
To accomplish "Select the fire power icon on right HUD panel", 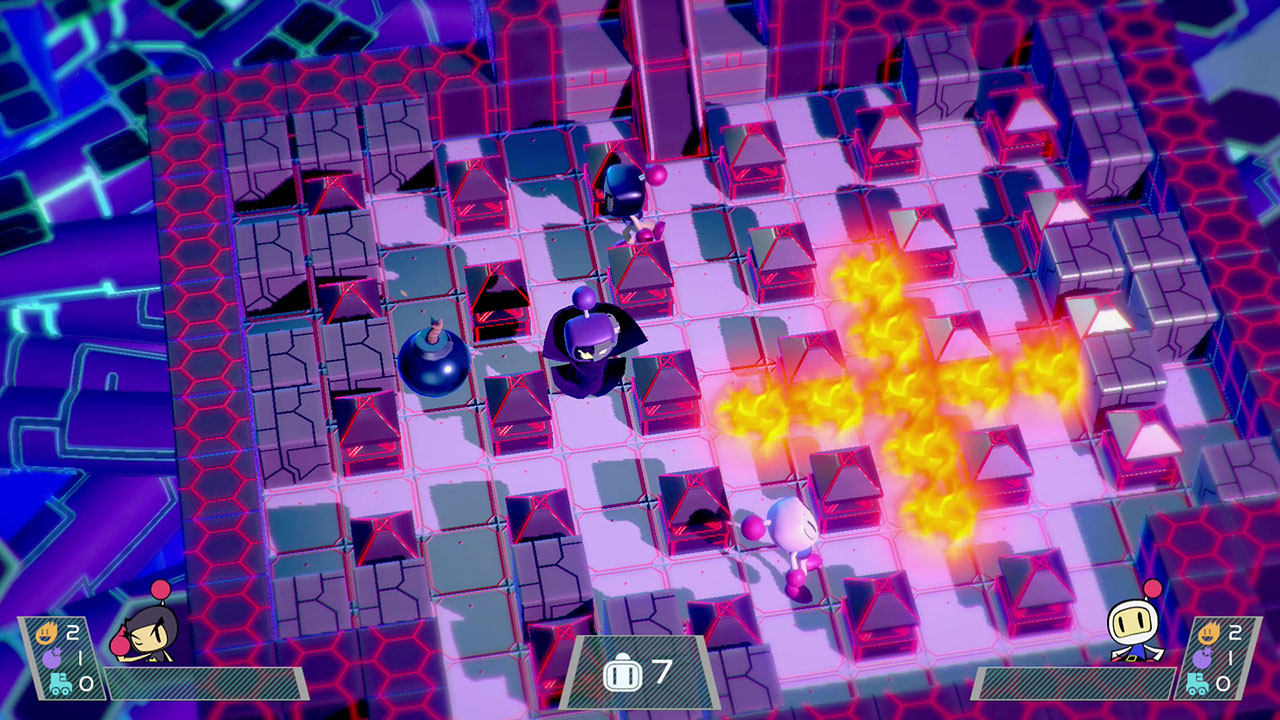I will (x=1209, y=632).
